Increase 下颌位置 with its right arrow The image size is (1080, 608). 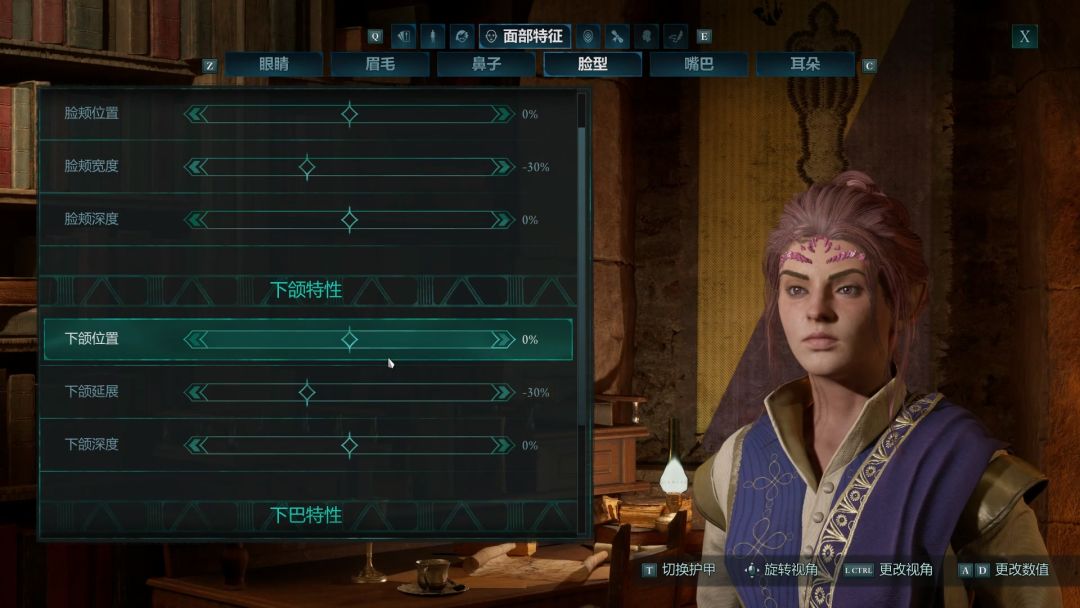pos(503,340)
